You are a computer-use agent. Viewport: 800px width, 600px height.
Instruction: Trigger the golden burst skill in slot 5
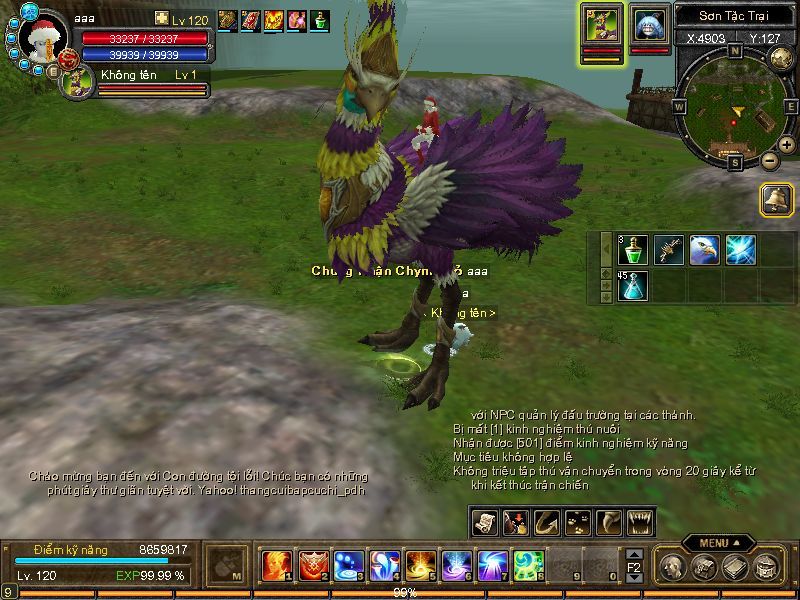click(x=420, y=565)
